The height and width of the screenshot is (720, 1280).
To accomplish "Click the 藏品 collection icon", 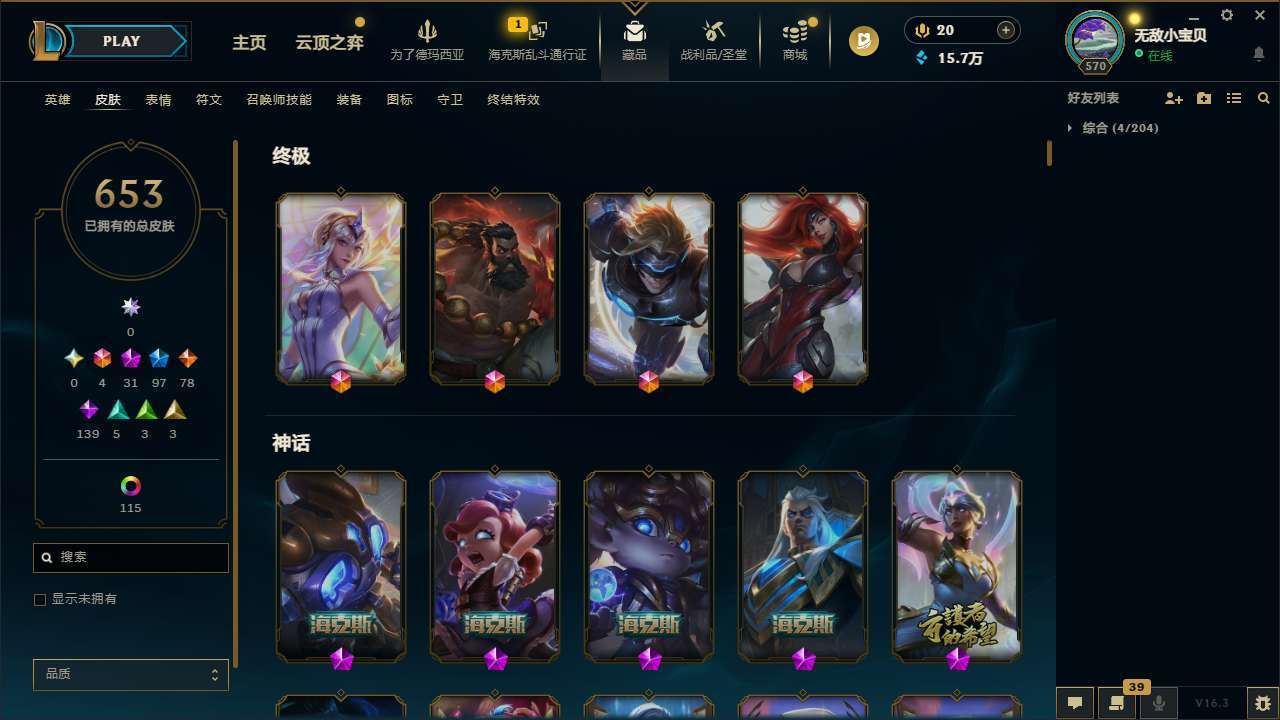I will click(633, 33).
